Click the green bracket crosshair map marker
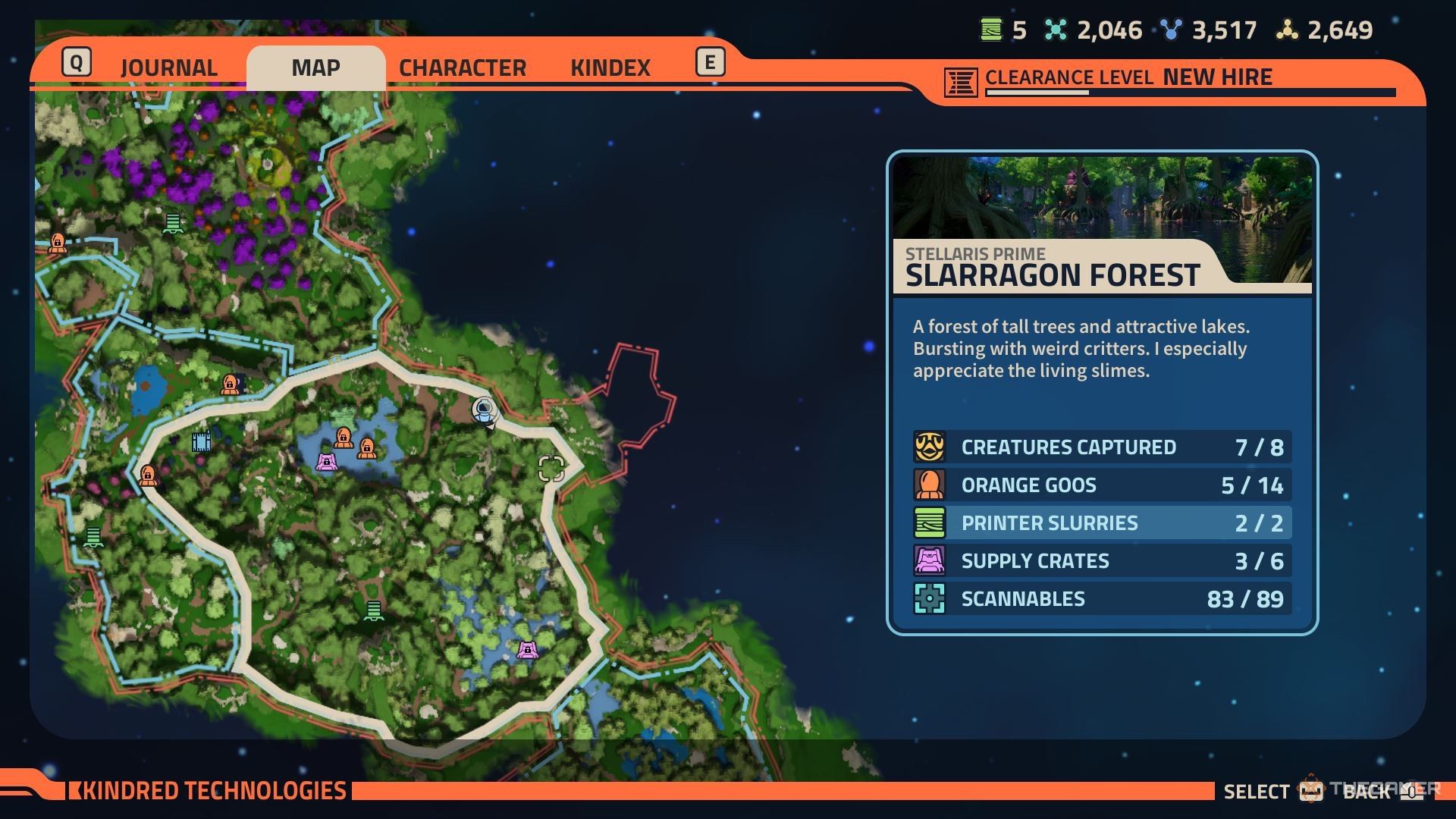This screenshot has width=1456, height=819. [551, 469]
